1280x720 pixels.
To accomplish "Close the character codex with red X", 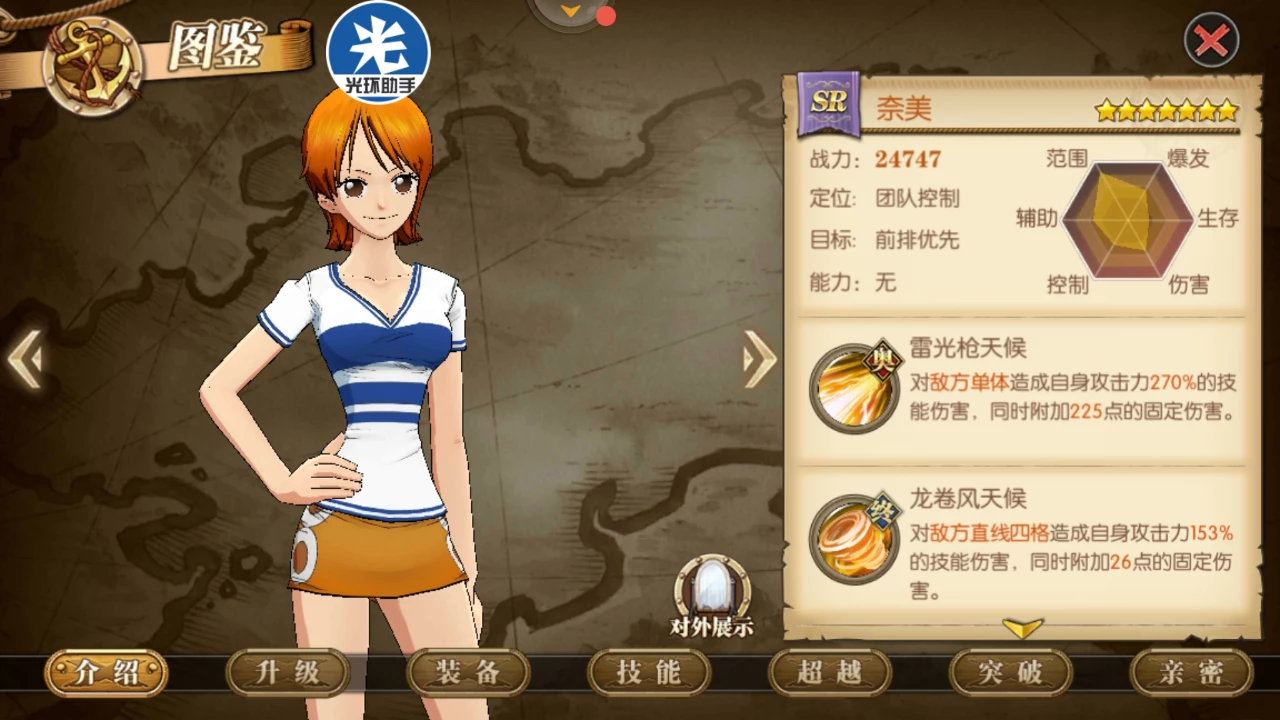I will tap(1211, 41).
